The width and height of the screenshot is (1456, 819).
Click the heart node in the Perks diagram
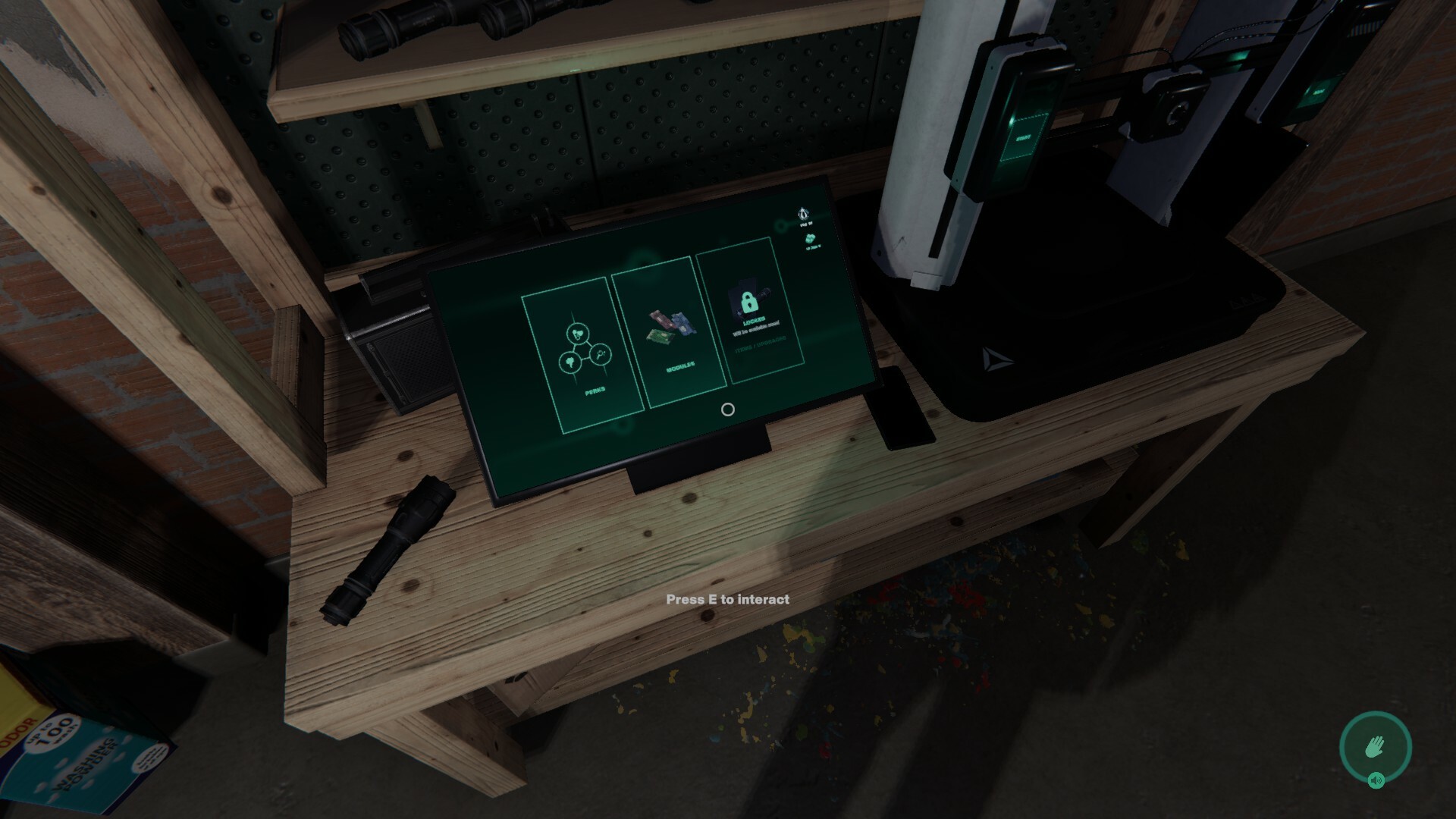[x=576, y=334]
